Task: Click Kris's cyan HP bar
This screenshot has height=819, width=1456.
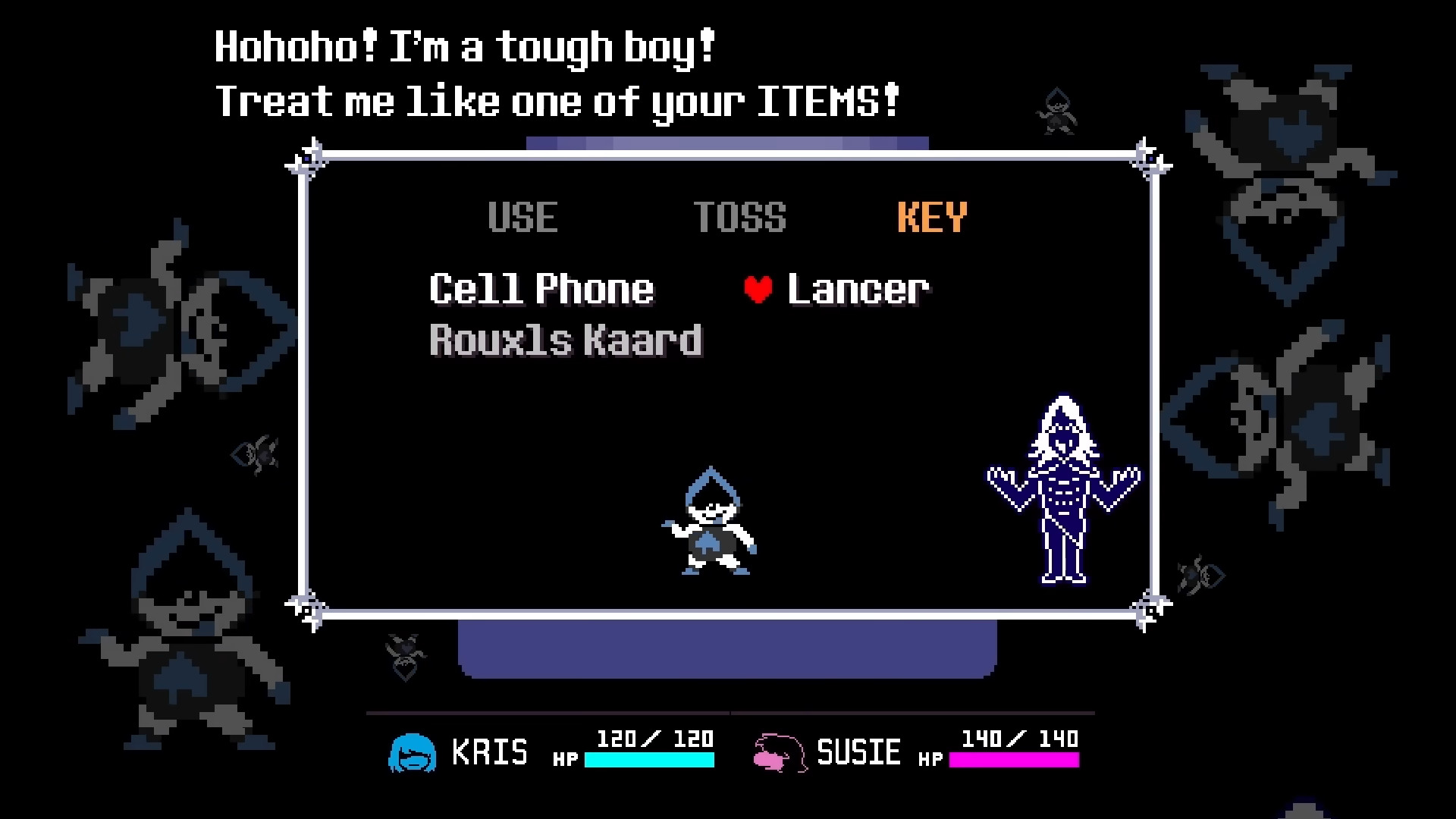Action: (651, 758)
